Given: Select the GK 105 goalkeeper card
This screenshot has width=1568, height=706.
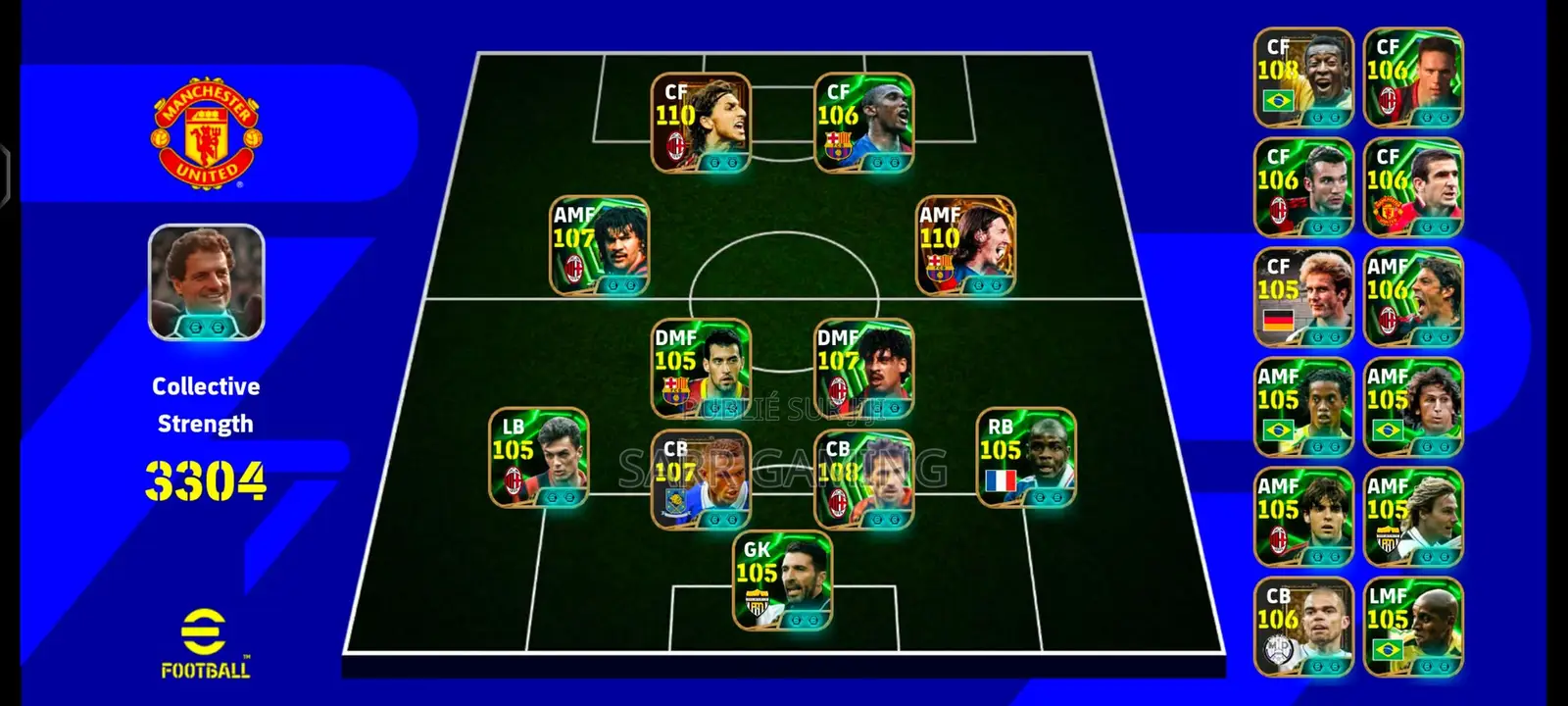Looking at the screenshot, I should (x=783, y=580).
